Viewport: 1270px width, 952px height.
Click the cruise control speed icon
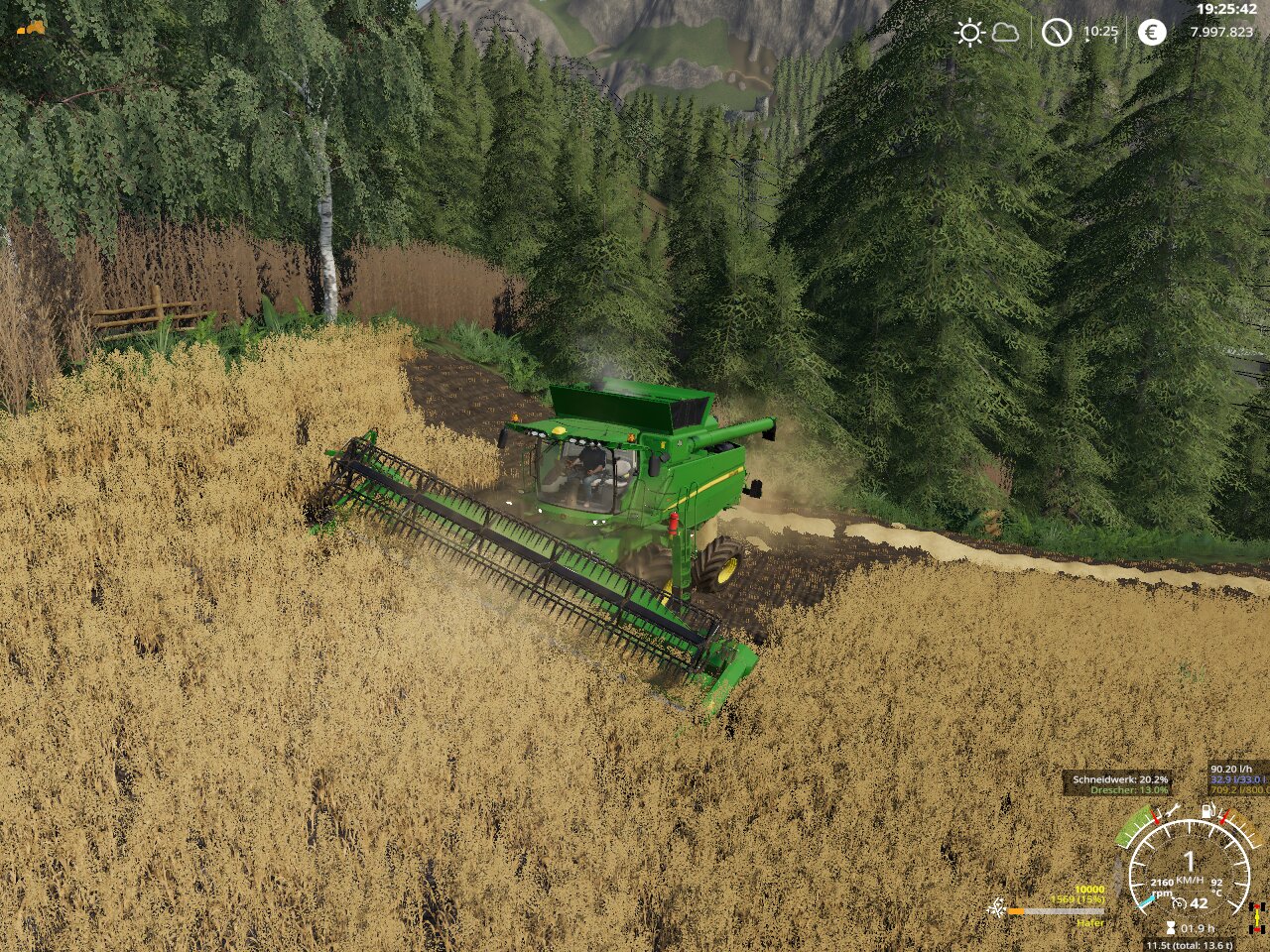(x=1180, y=902)
